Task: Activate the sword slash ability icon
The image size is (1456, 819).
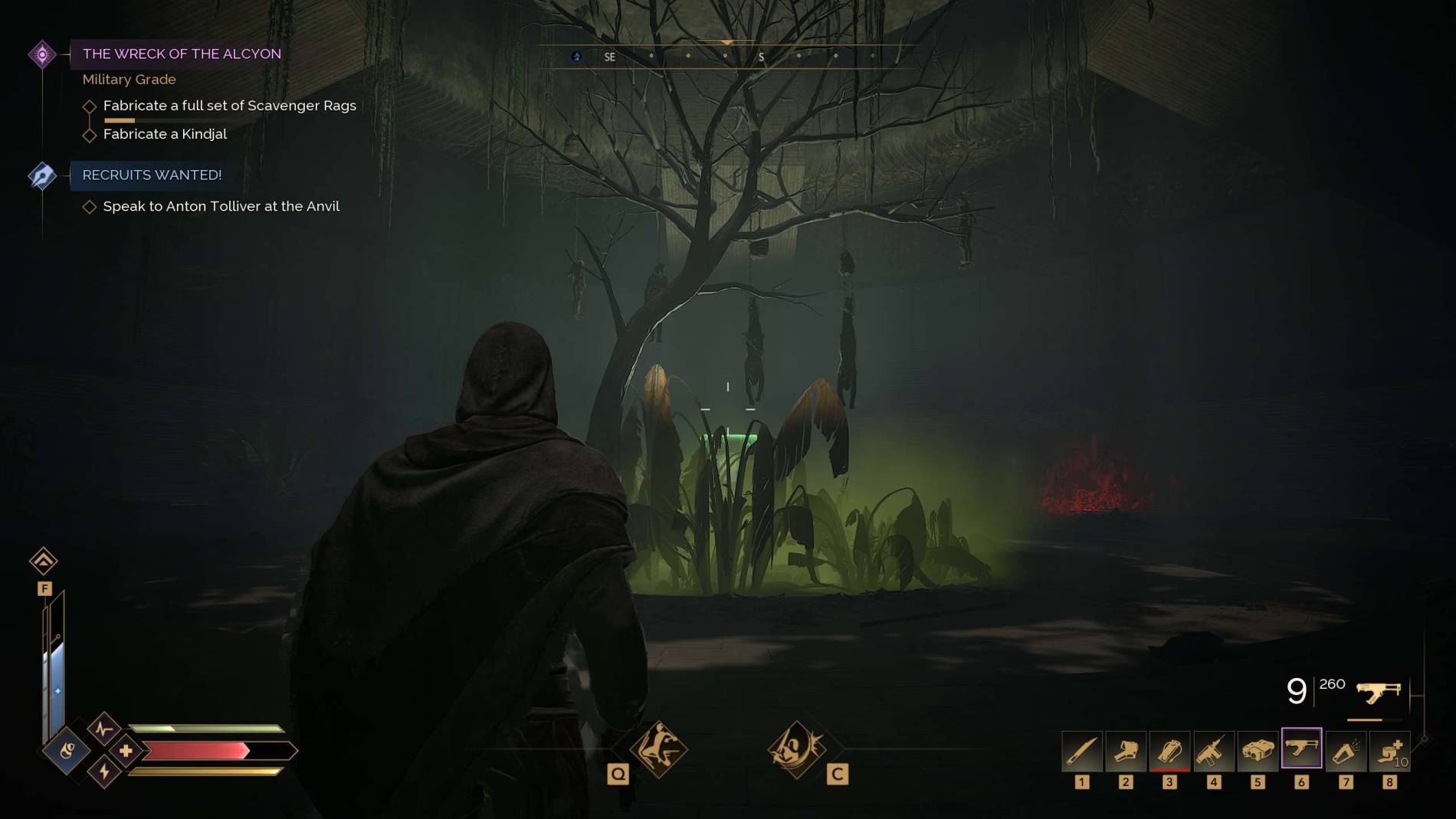Action: 796,749
